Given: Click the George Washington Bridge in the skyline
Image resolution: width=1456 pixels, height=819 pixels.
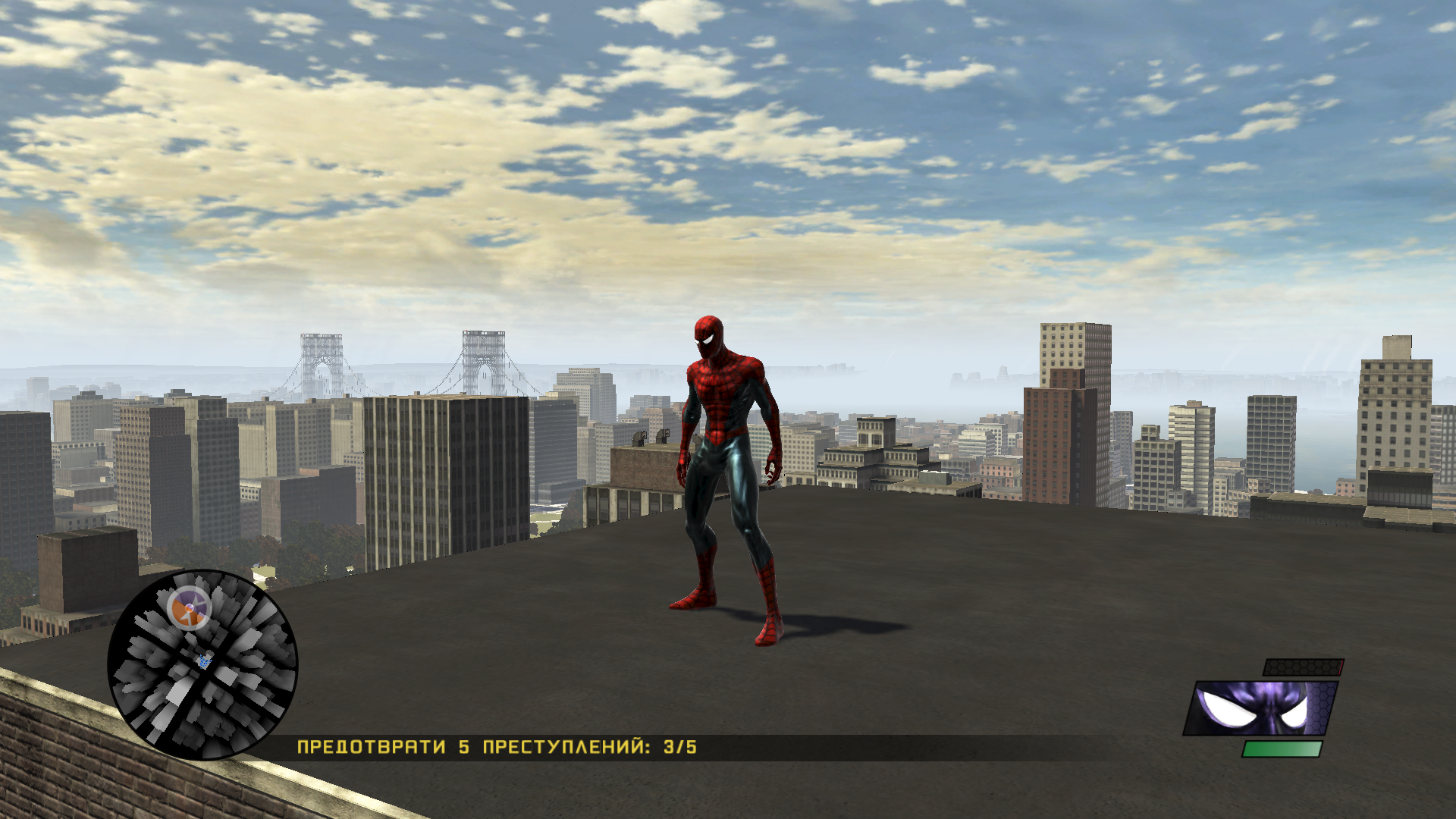Looking at the screenshot, I should 394,356.
